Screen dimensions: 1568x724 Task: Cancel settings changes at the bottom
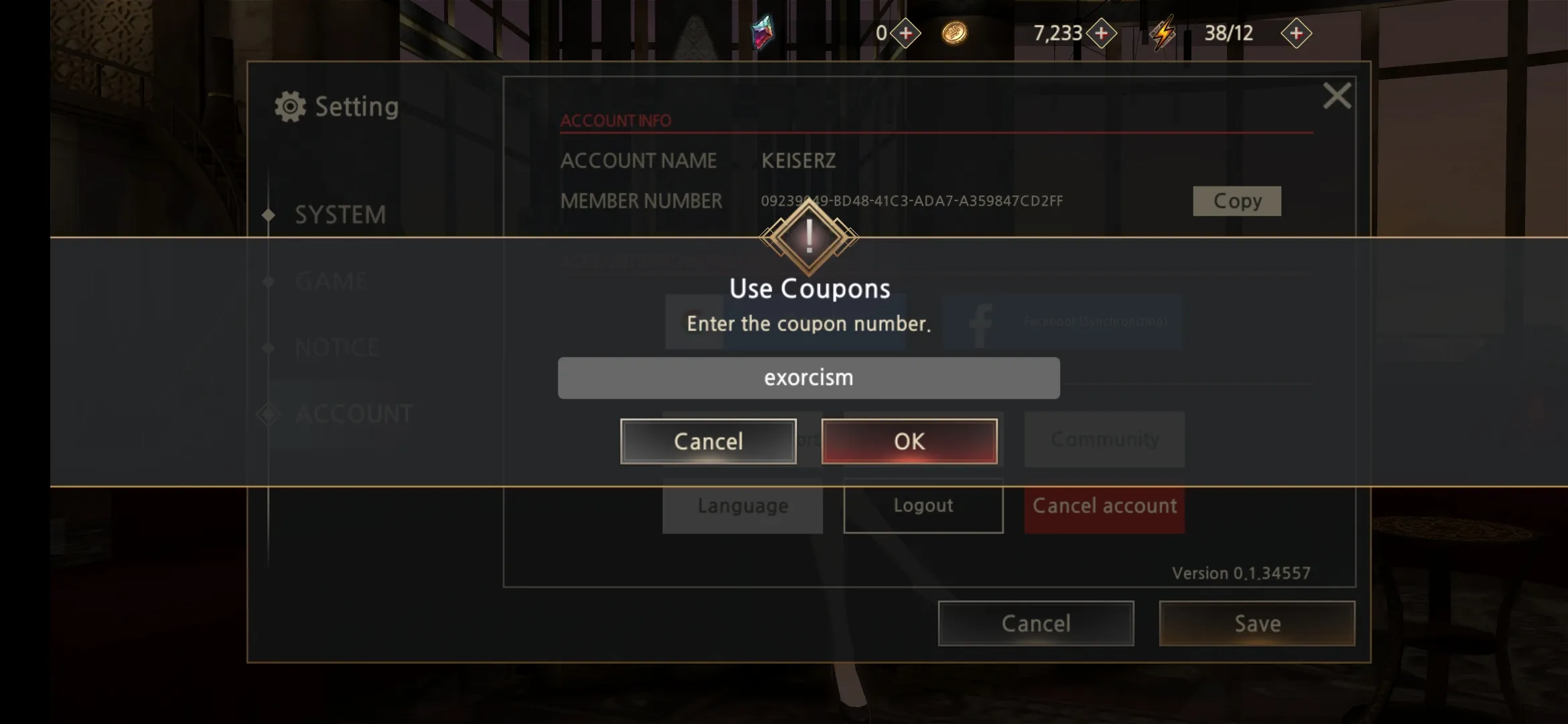tap(1035, 623)
